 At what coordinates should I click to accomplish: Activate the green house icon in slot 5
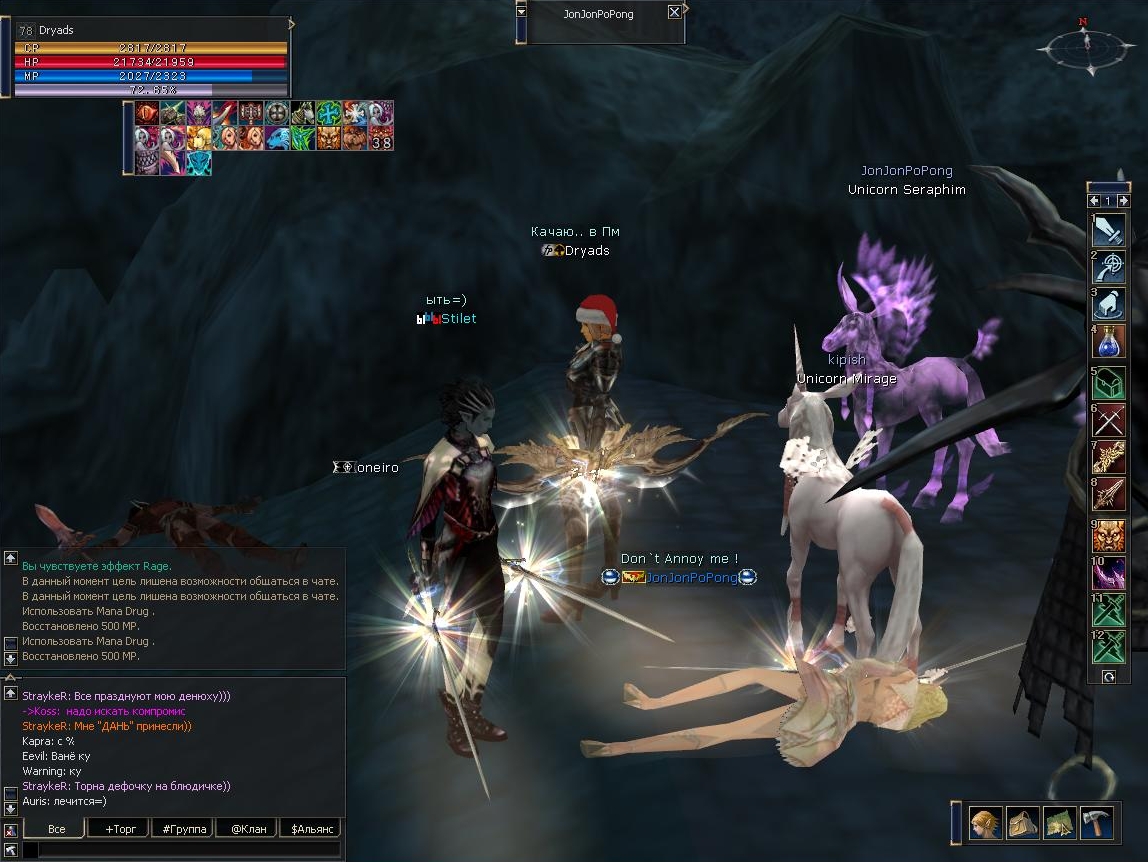pos(1109,384)
